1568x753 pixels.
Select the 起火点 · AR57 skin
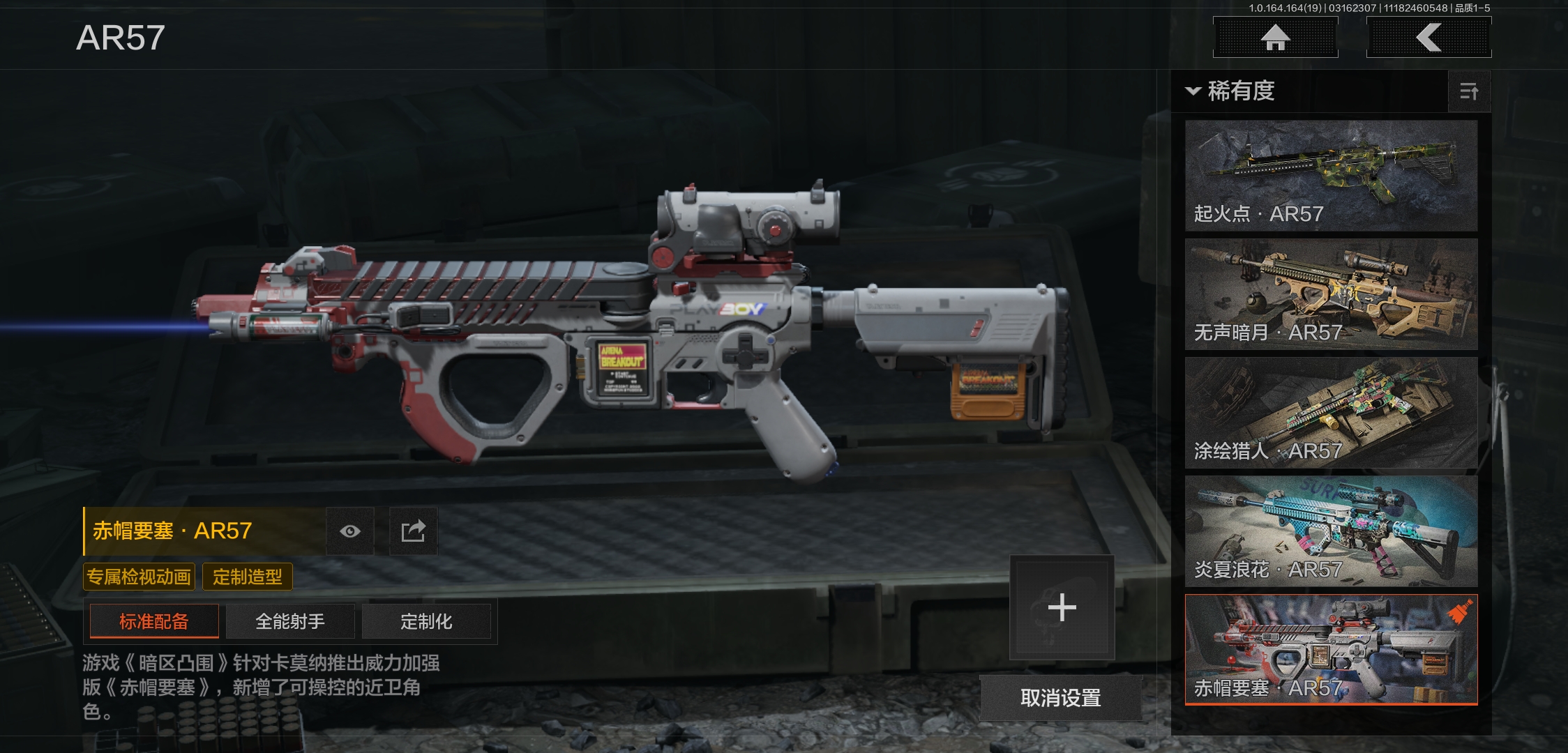(1331, 175)
